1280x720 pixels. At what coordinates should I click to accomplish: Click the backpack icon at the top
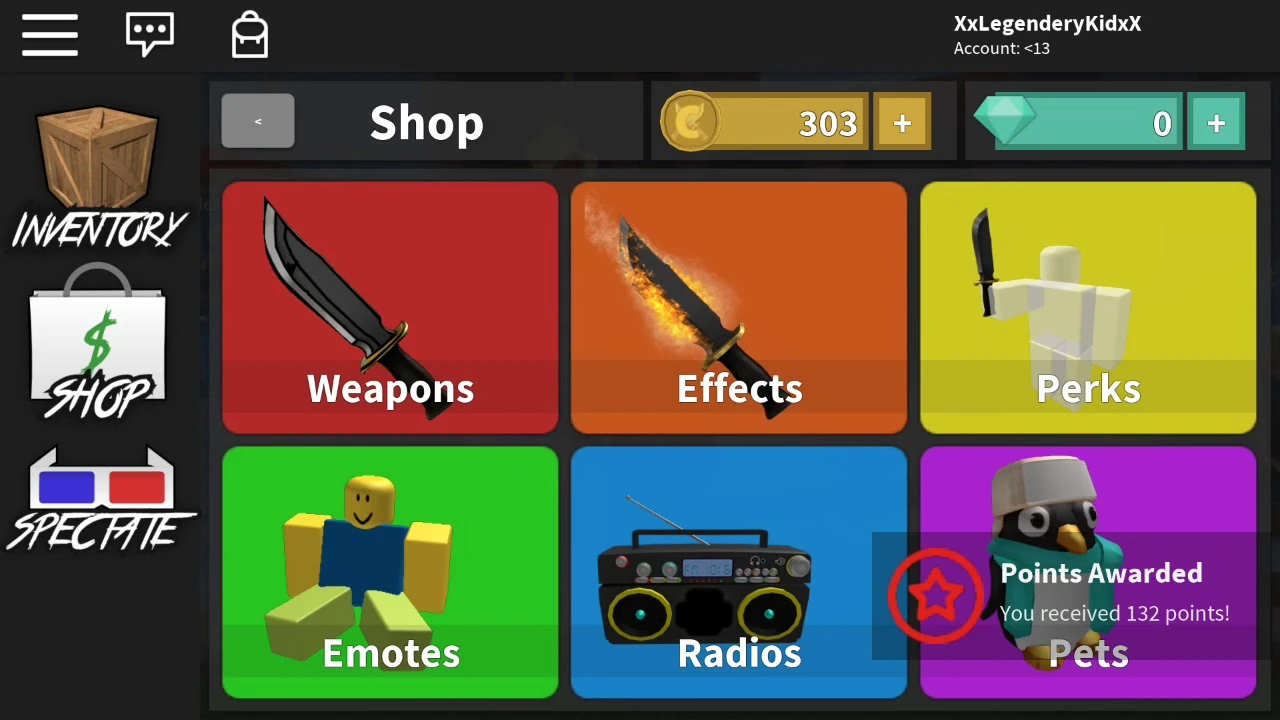point(249,33)
